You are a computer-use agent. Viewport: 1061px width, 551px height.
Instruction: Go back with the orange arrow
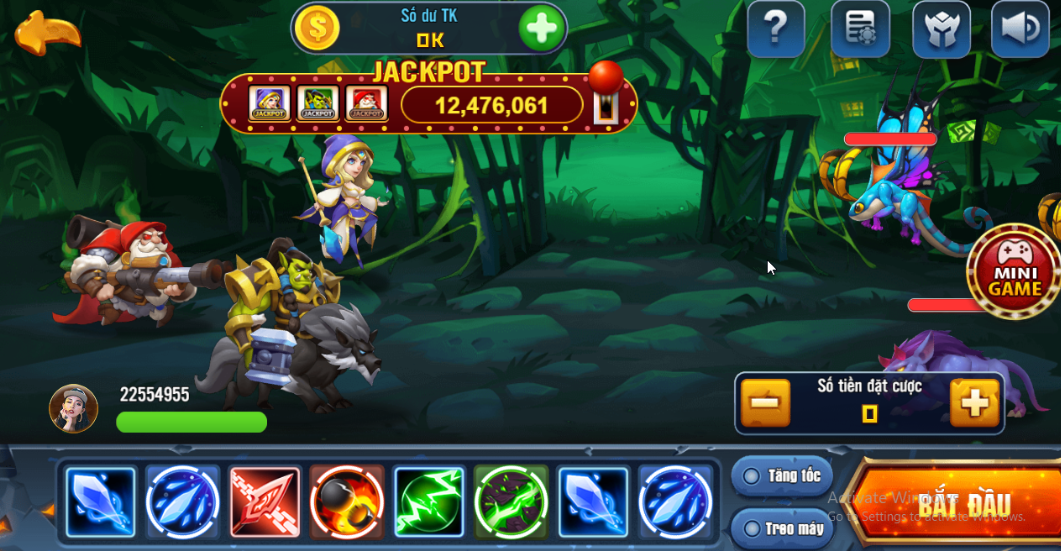pos(47,34)
